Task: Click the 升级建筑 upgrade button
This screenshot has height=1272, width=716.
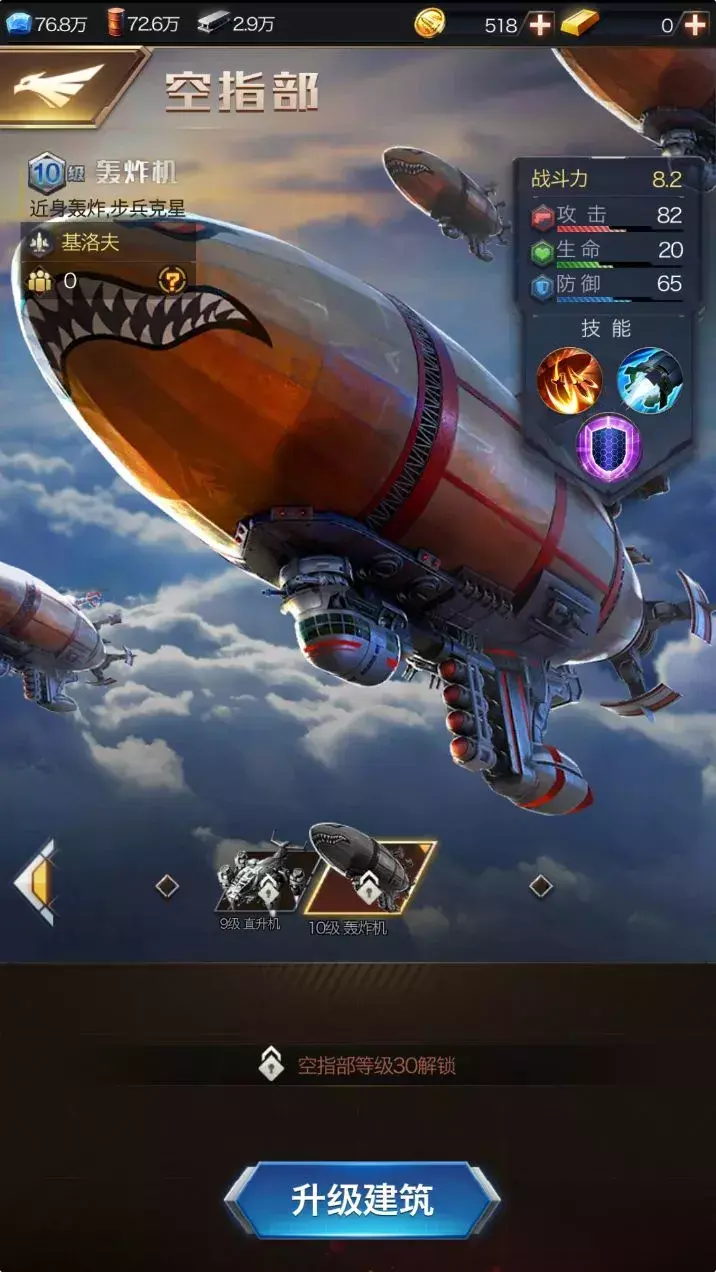Action: pos(361,1200)
